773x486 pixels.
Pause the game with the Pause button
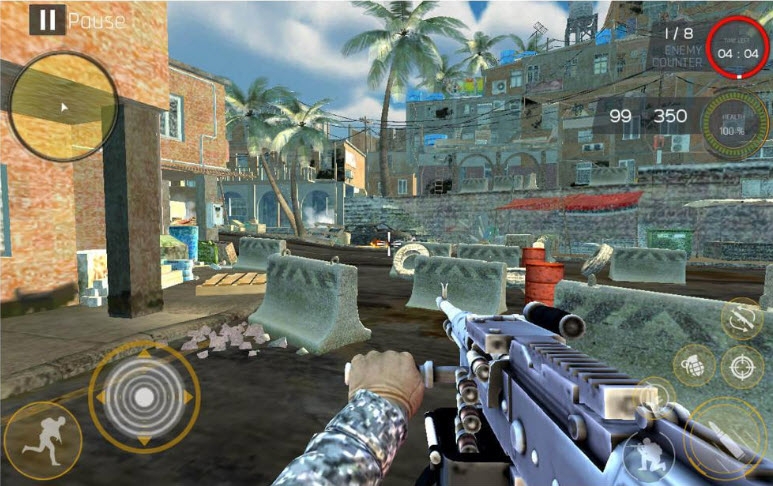click(x=47, y=19)
